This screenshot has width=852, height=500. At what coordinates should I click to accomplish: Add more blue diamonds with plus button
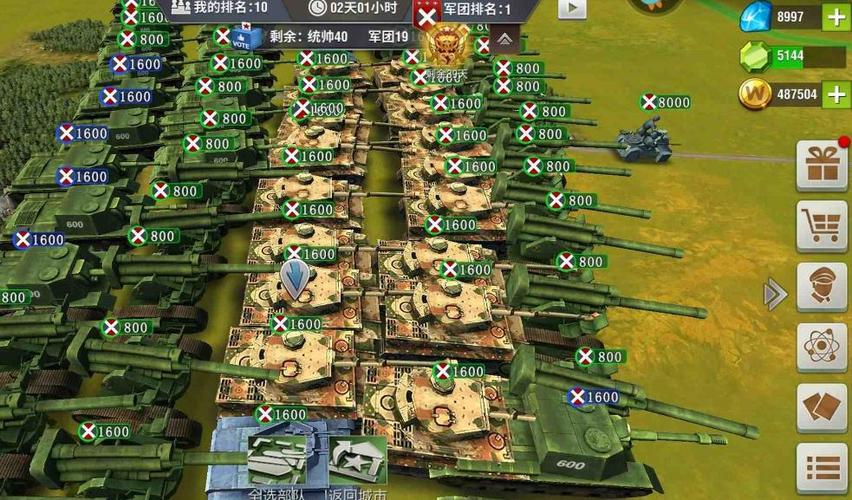835,17
